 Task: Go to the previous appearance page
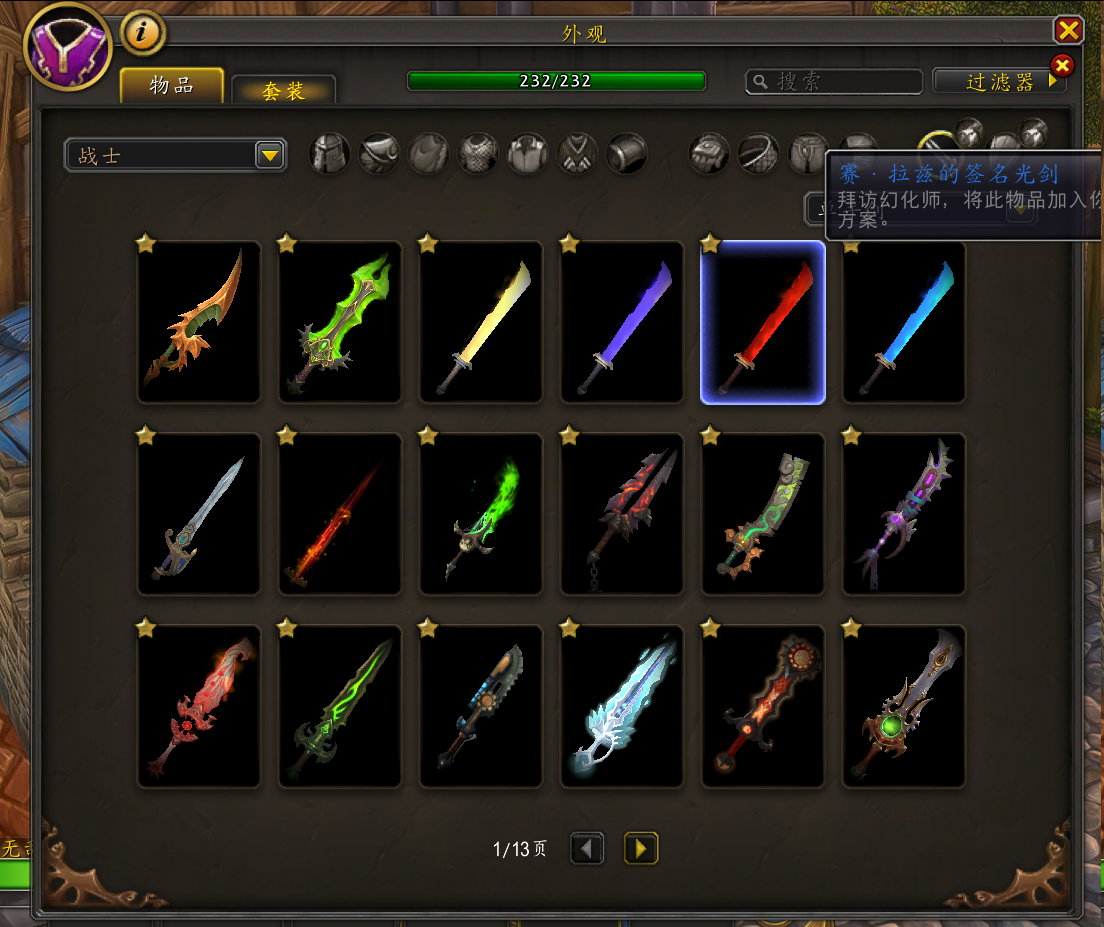click(587, 849)
